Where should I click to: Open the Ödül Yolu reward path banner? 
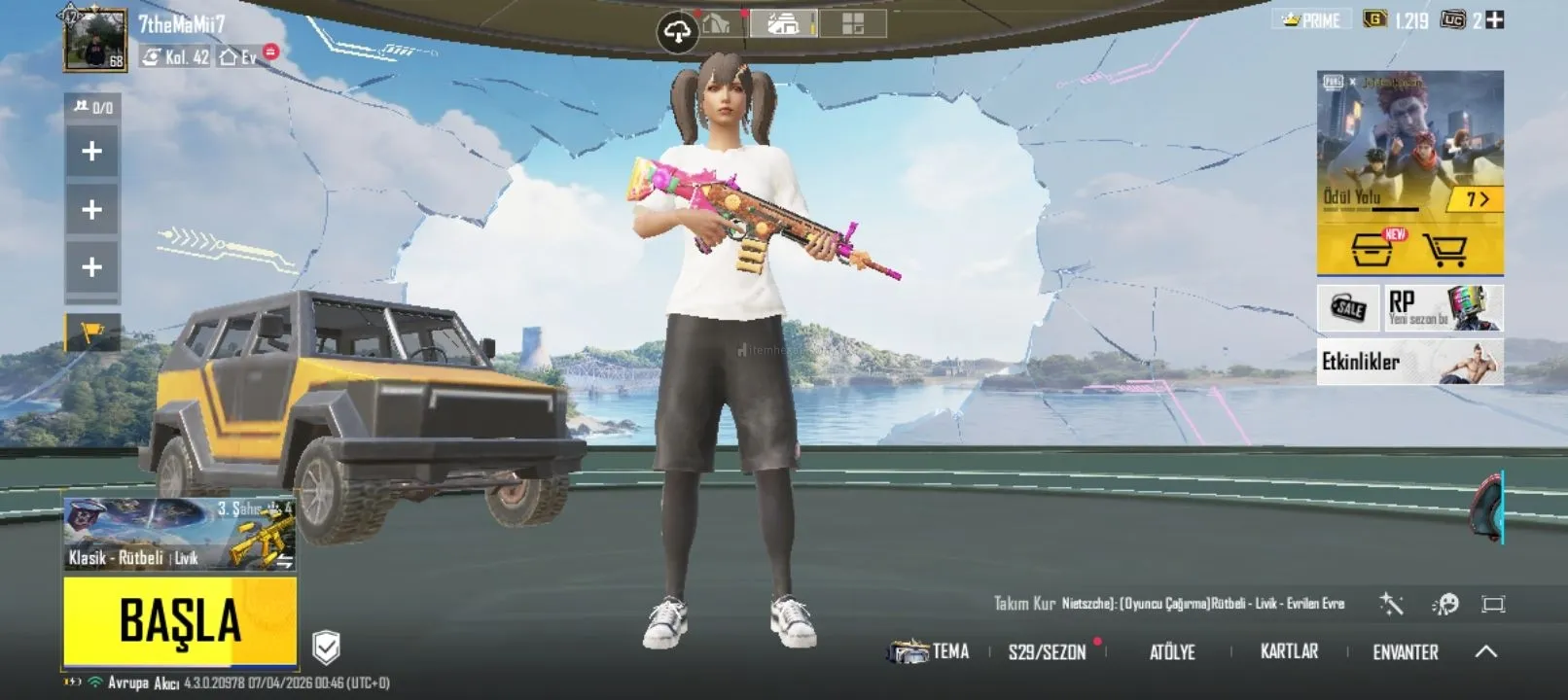[x=1409, y=146]
